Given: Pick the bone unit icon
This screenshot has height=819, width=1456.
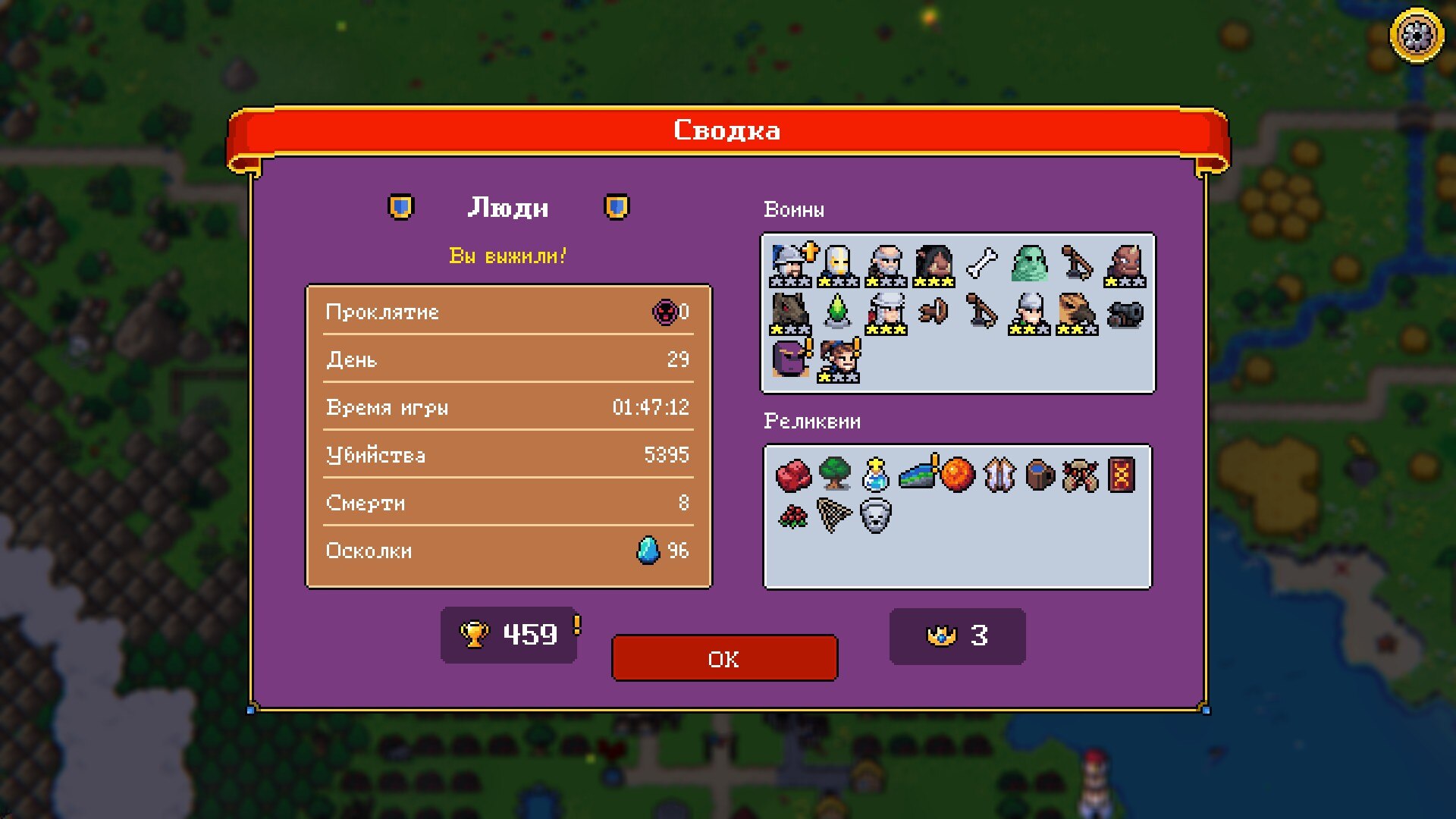Looking at the screenshot, I should coord(982,264).
